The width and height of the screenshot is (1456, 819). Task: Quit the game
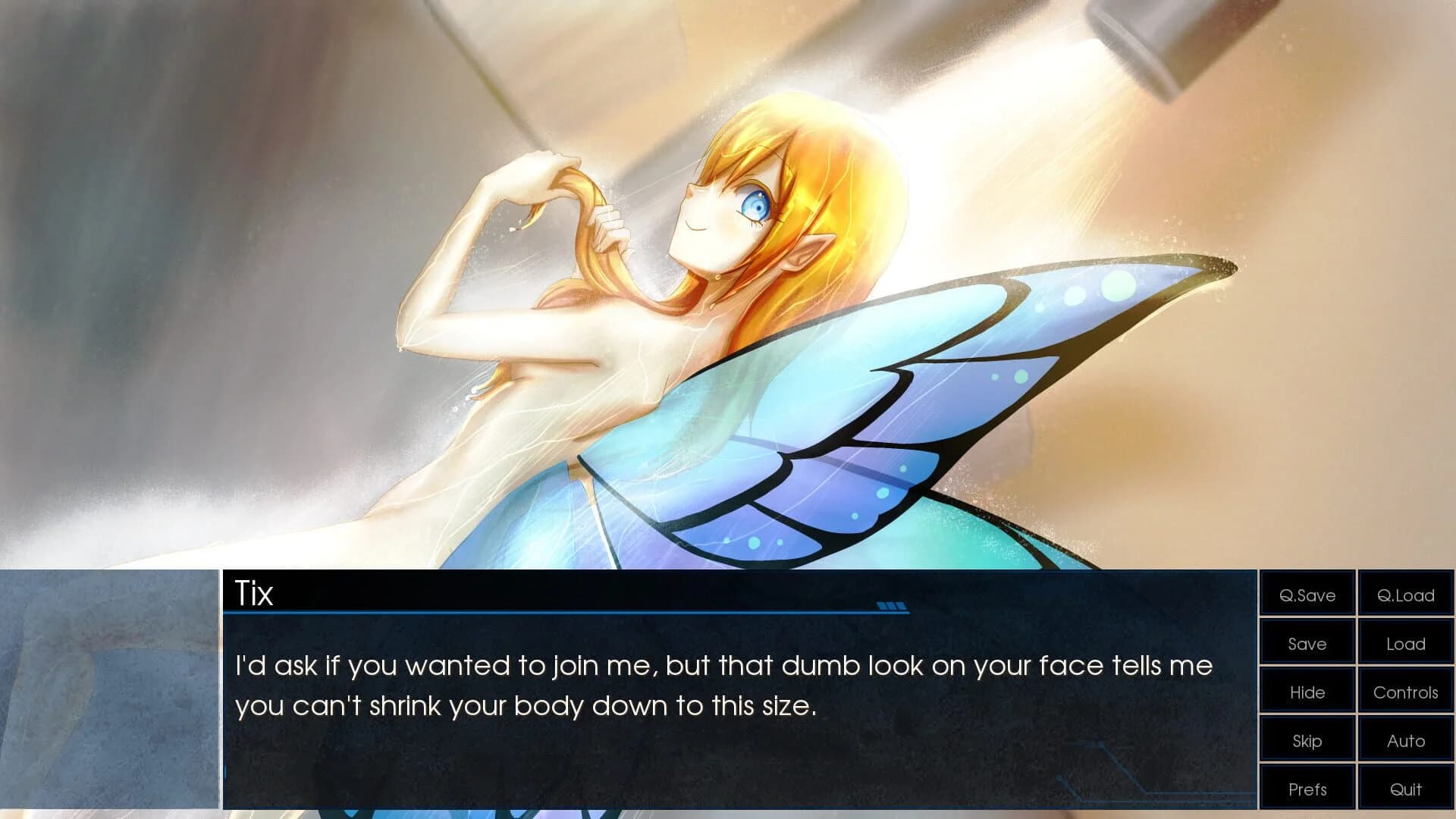point(1405,789)
